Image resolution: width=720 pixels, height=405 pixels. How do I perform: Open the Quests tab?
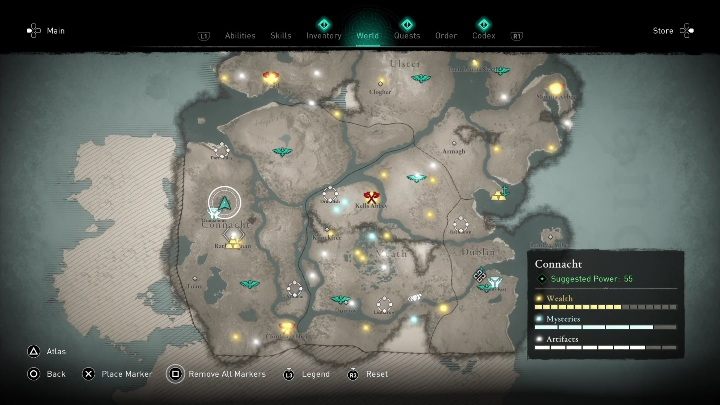click(x=407, y=35)
